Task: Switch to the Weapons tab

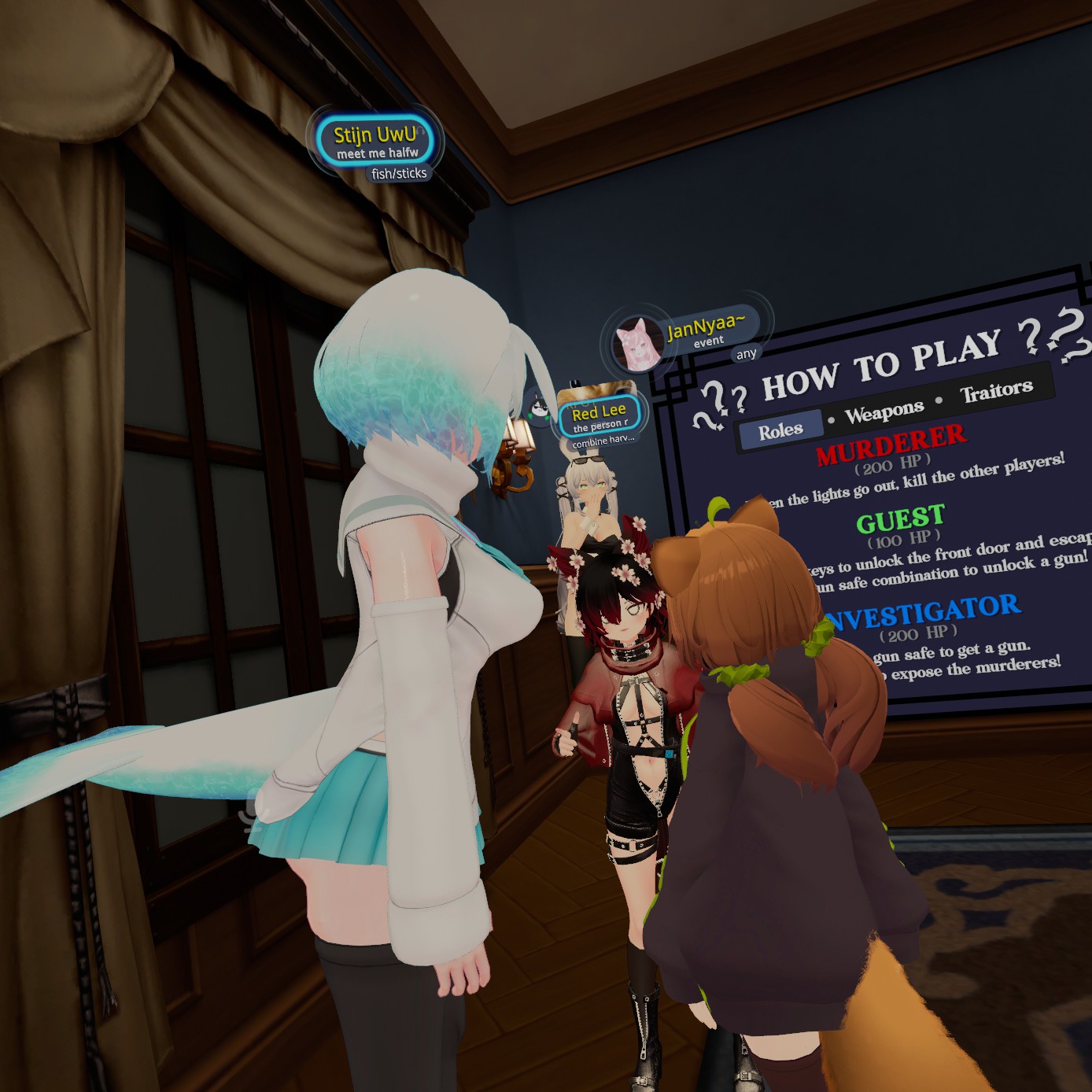Action: (884, 412)
